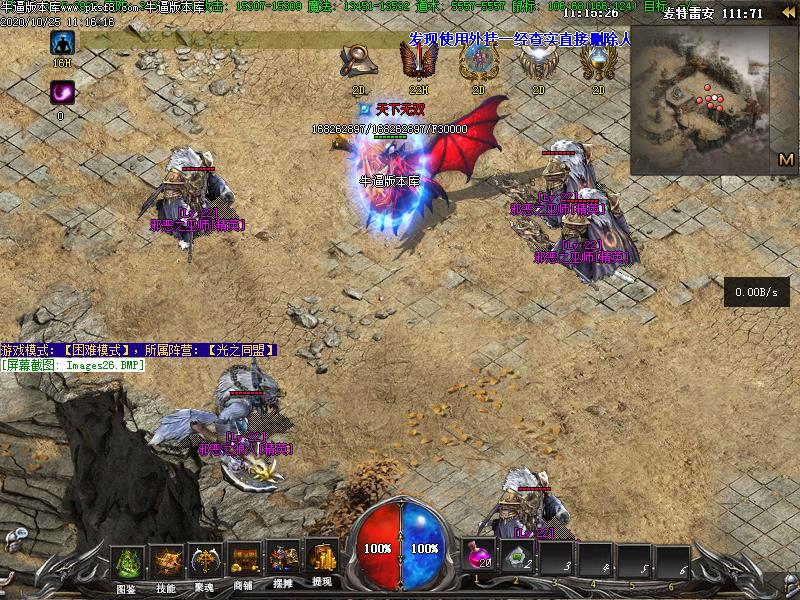800x600 pixels.
Task: Open the 商铺 shop
Action: click(244, 563)
